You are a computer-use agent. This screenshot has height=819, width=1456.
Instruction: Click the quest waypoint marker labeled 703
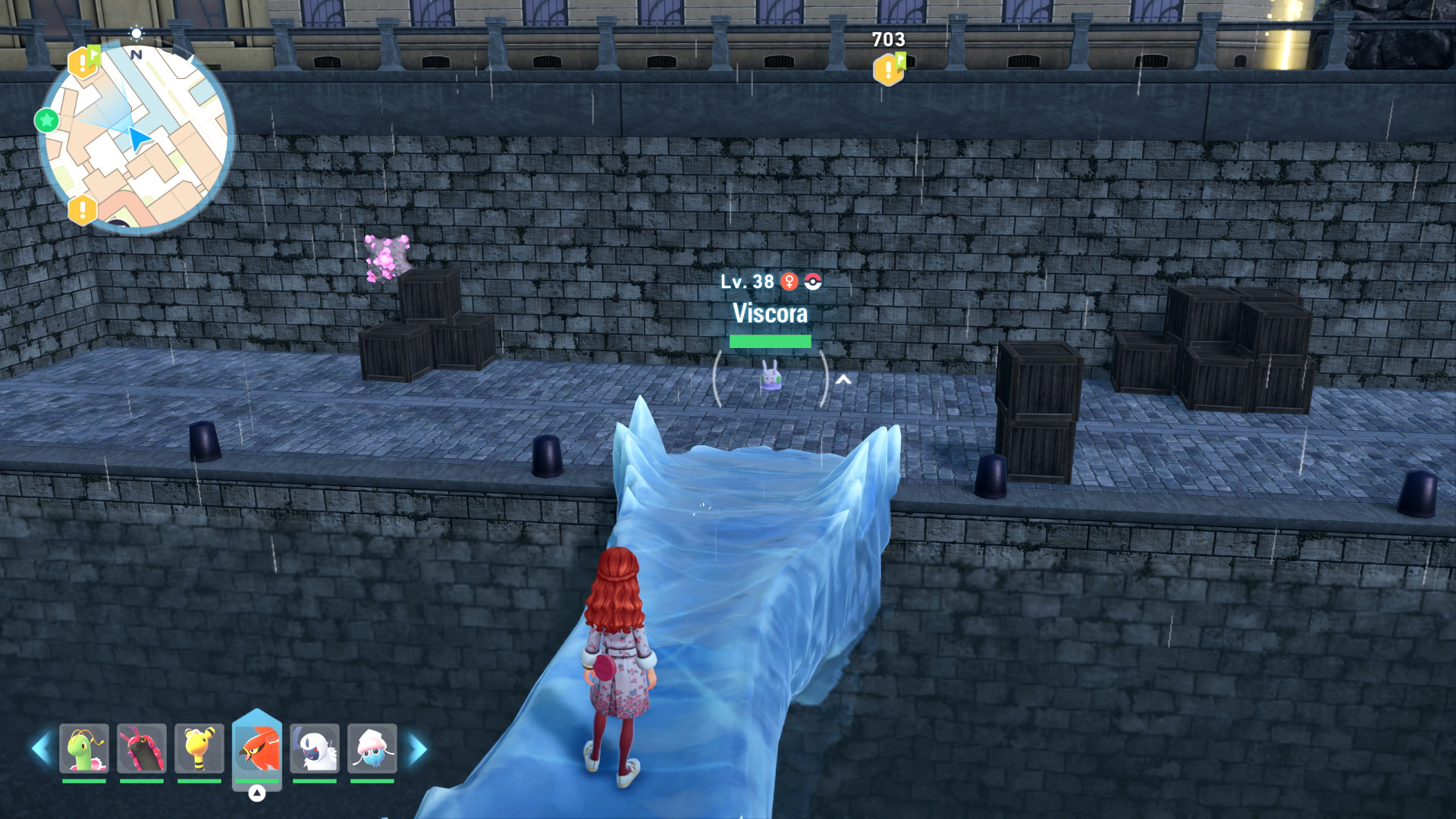coord(889,70)
